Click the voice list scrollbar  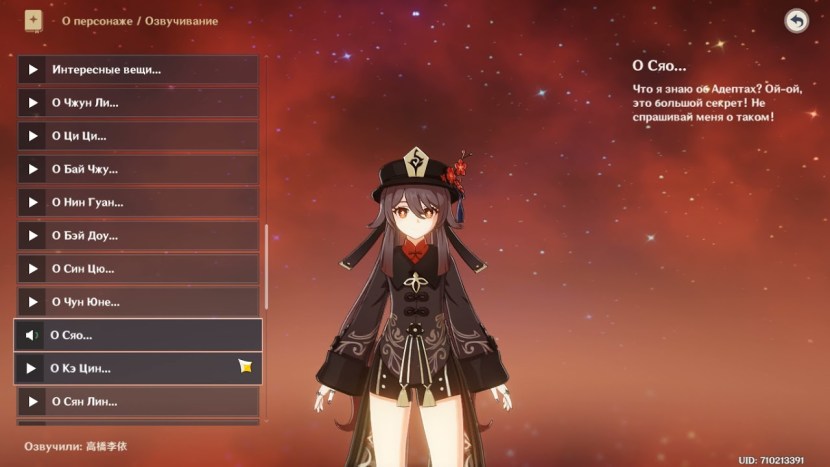[266, 265]
